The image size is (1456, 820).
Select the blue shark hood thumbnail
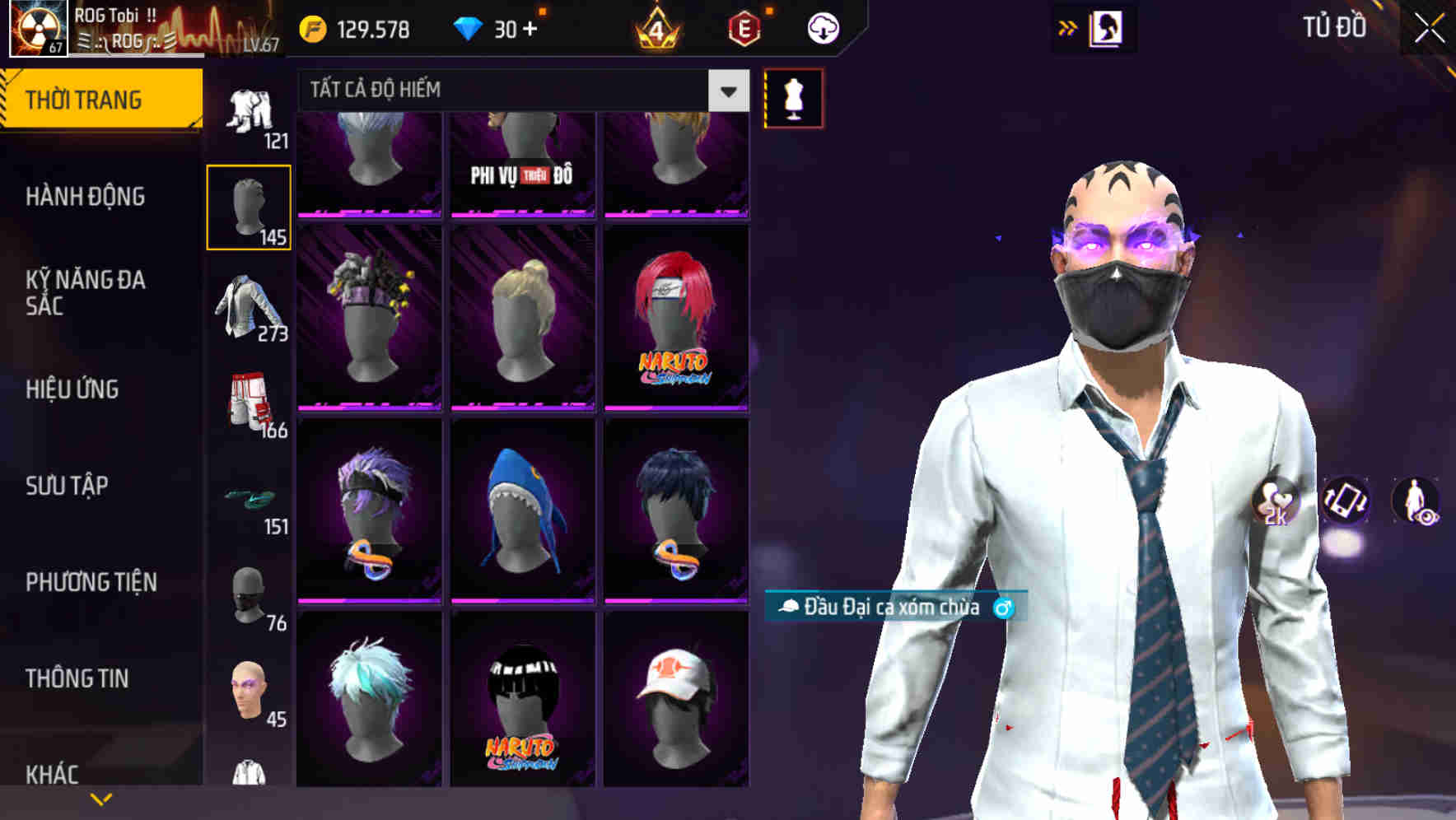click(521, 506)
